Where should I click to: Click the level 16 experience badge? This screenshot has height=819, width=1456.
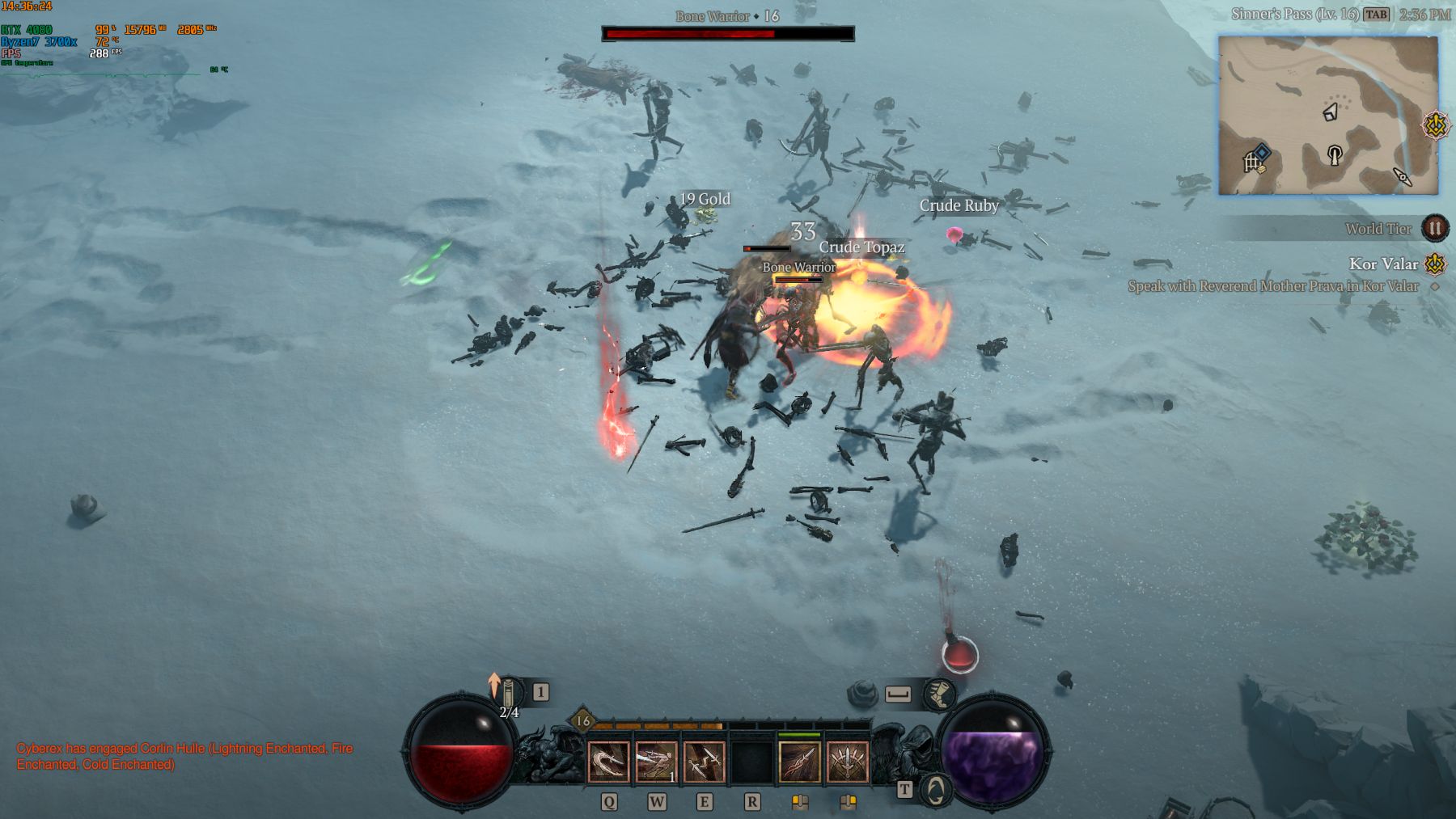(582, 721)
